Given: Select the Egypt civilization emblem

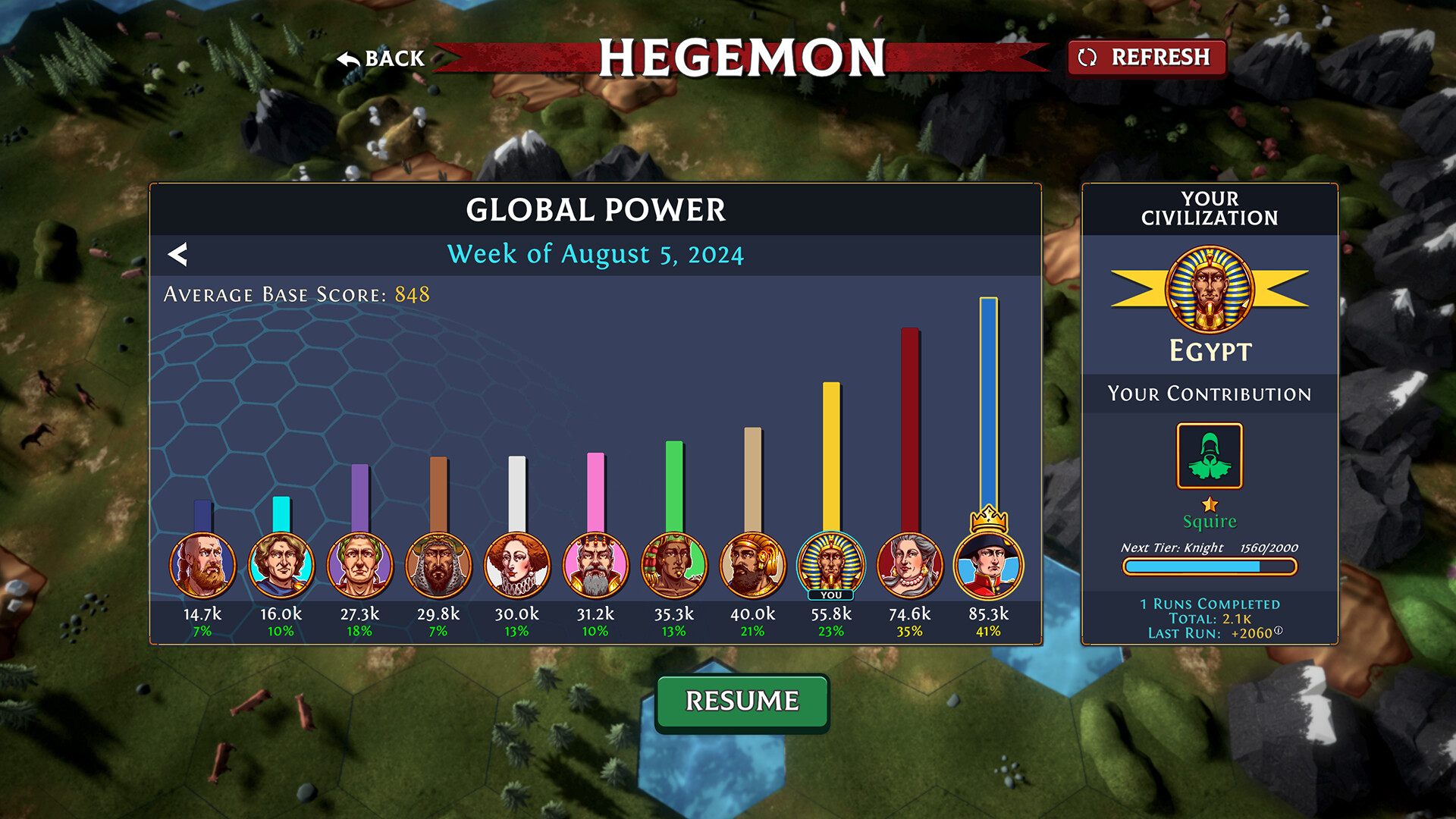Looking at the screenshot, I should [x=1210, y=290].
